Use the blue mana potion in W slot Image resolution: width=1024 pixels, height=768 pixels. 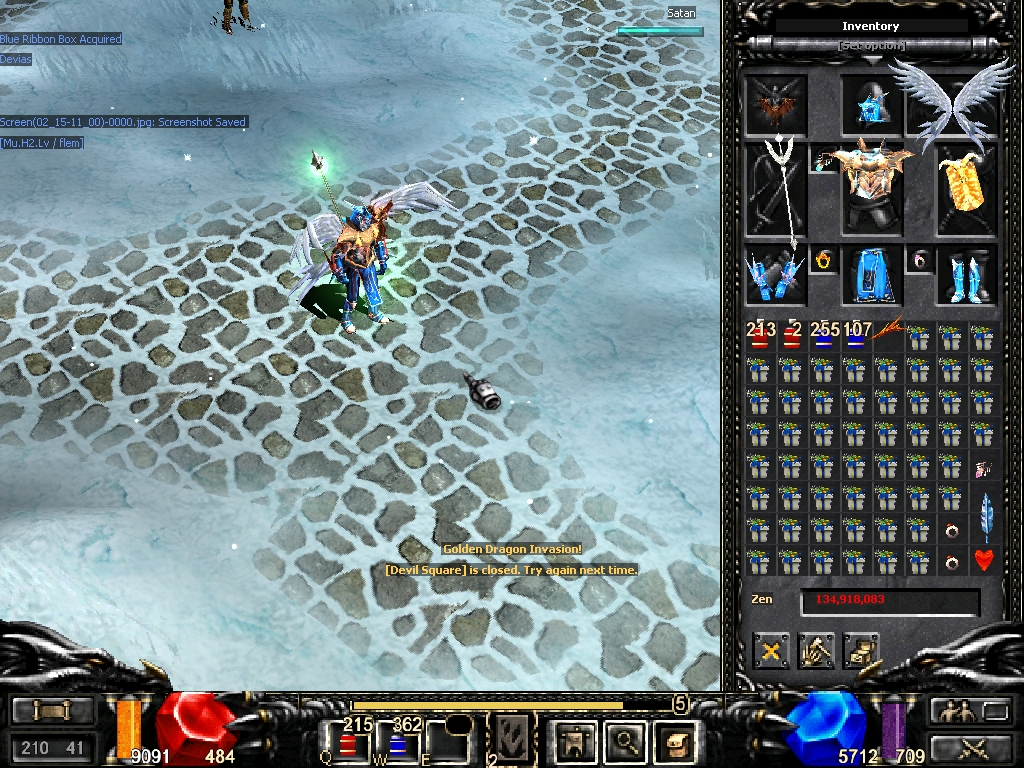click(x=397, y=746)
